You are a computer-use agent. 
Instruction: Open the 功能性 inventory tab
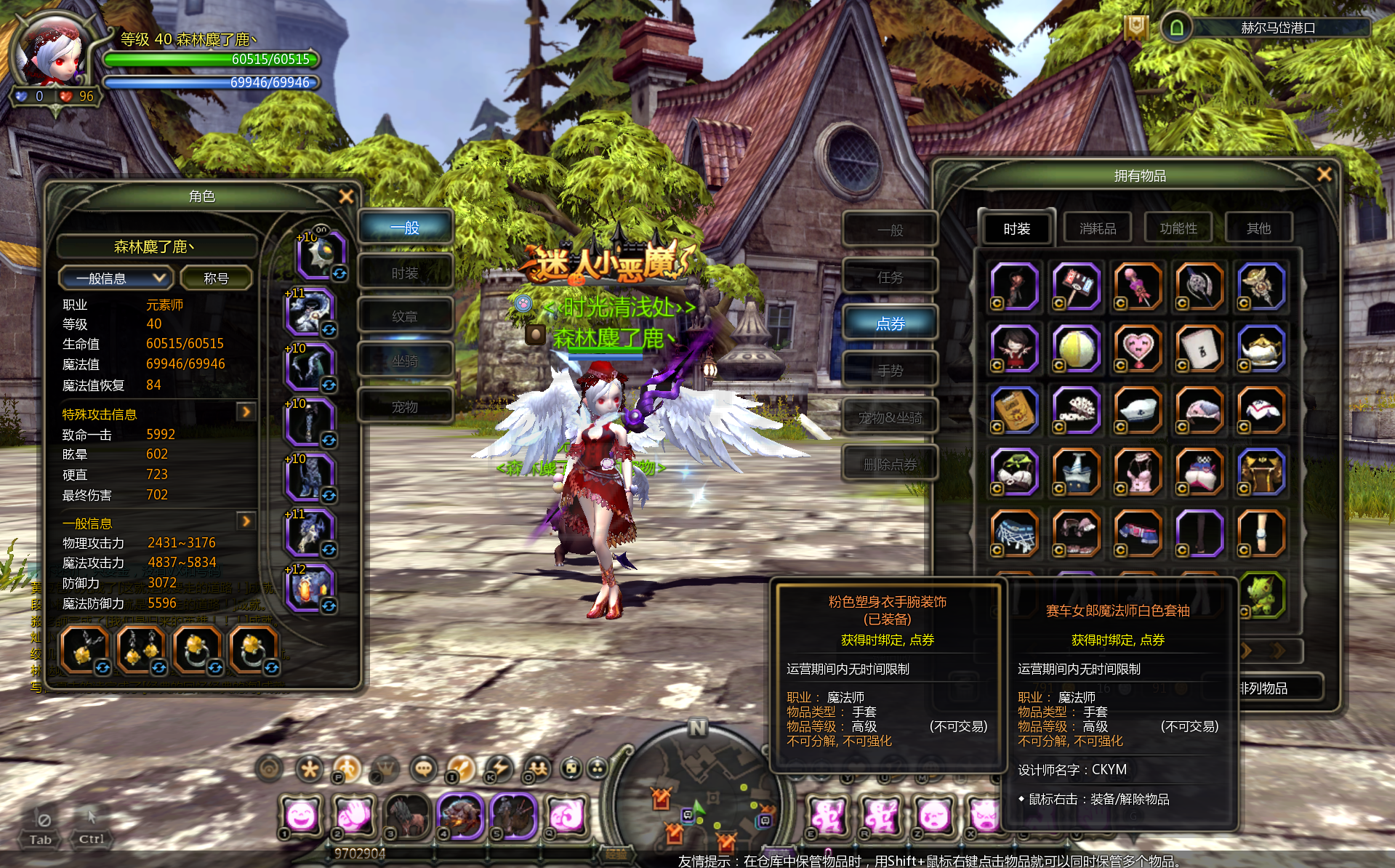click(x=1178, y=228)
